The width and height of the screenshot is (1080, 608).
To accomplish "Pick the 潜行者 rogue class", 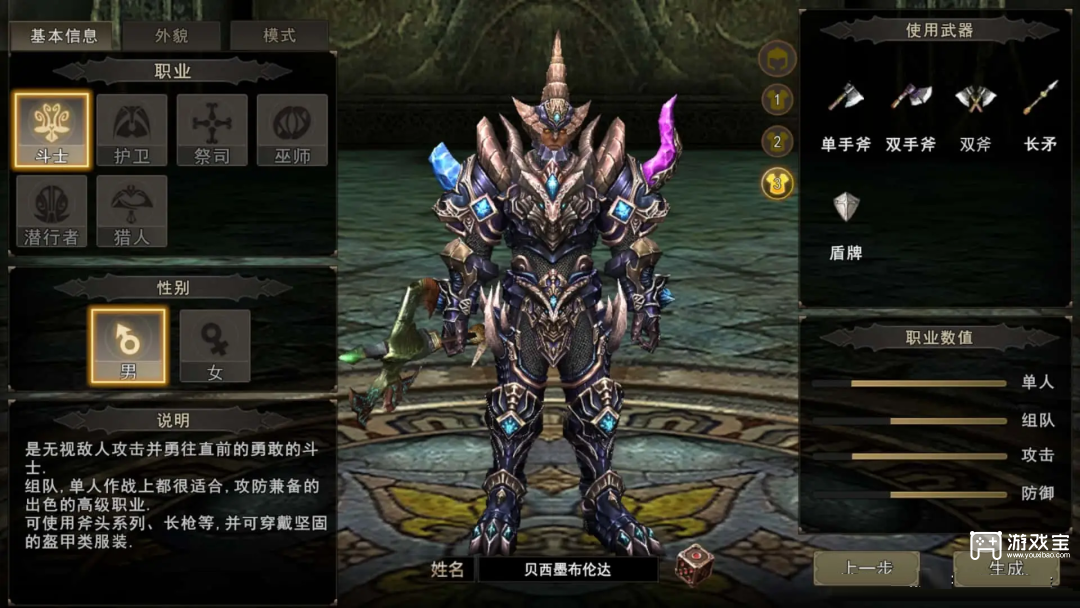I will 52,211.
